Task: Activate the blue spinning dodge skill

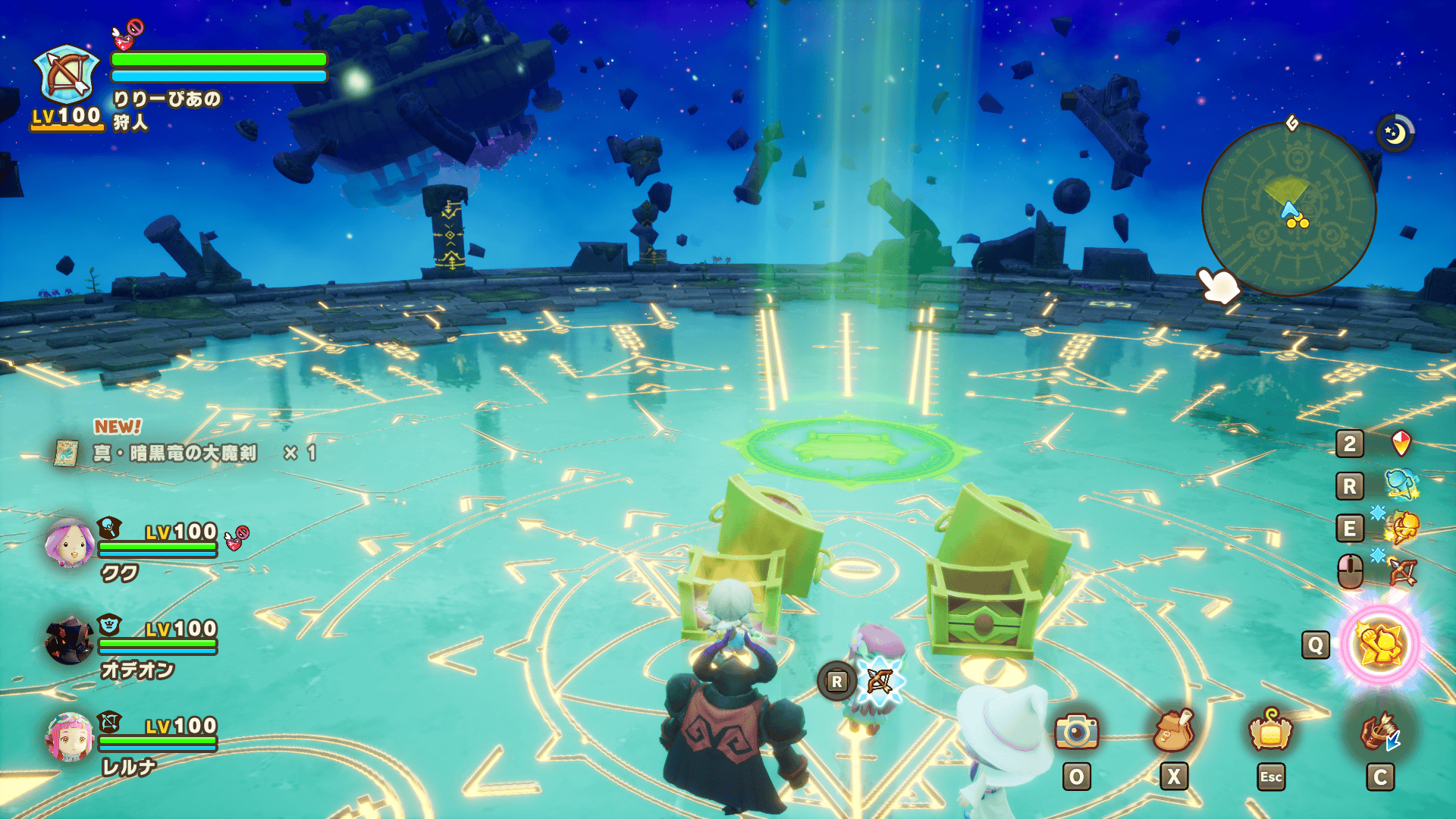Action: click(x=1401, y=485)
